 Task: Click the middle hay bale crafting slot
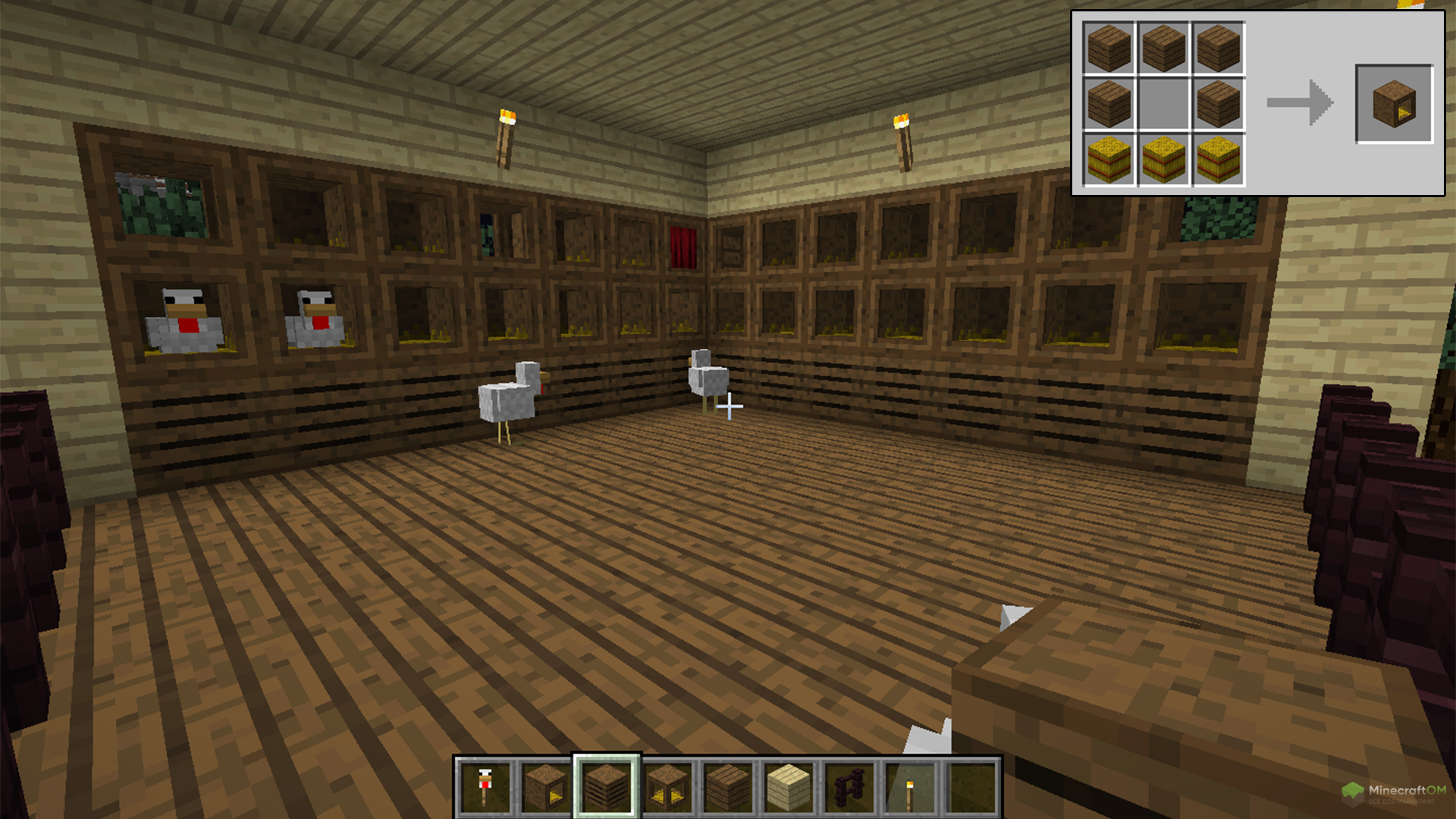[x=1164, y=159]
